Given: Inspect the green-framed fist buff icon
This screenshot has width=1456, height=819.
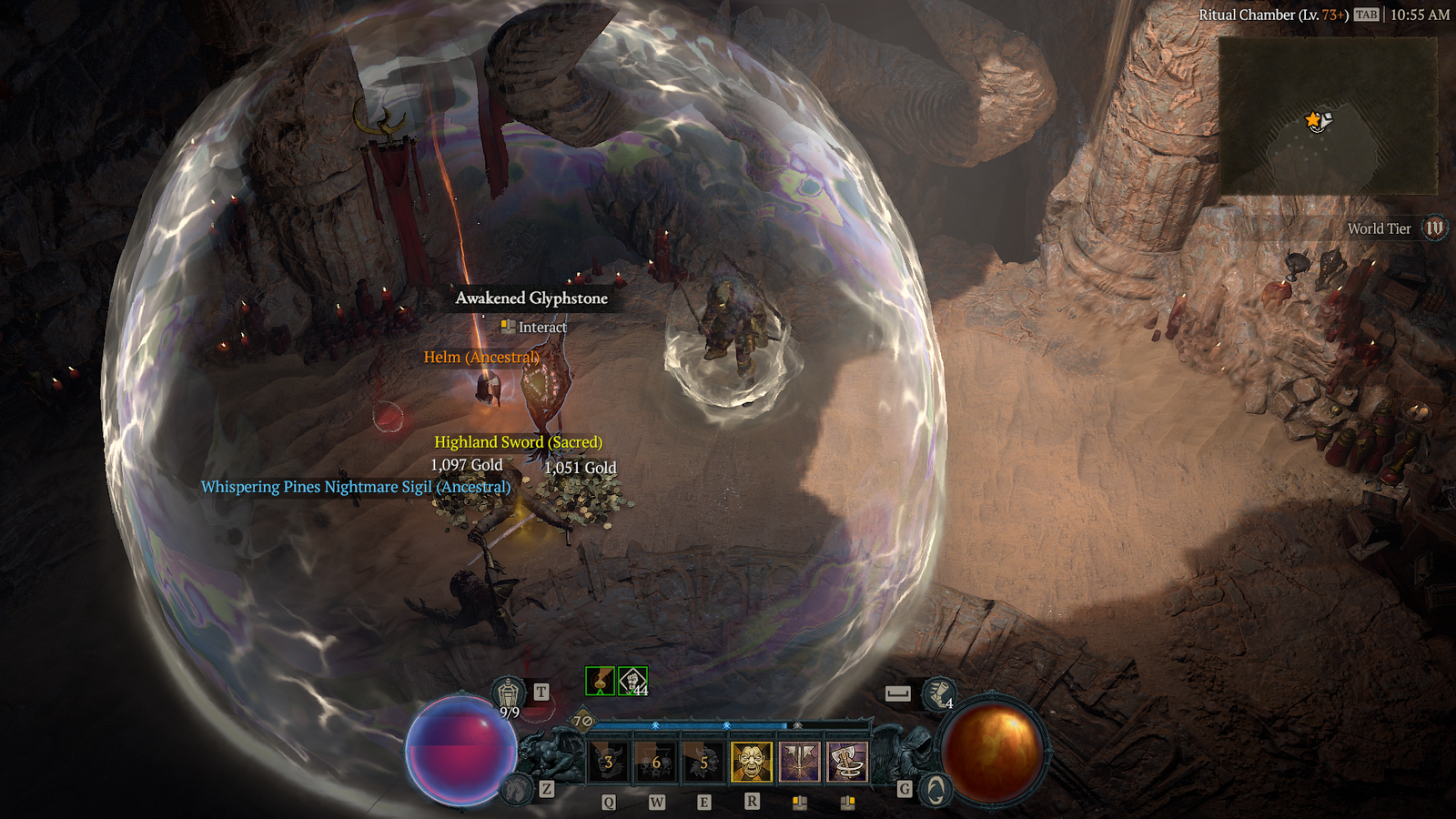Looking at the screenshot, I should point(633,681).
